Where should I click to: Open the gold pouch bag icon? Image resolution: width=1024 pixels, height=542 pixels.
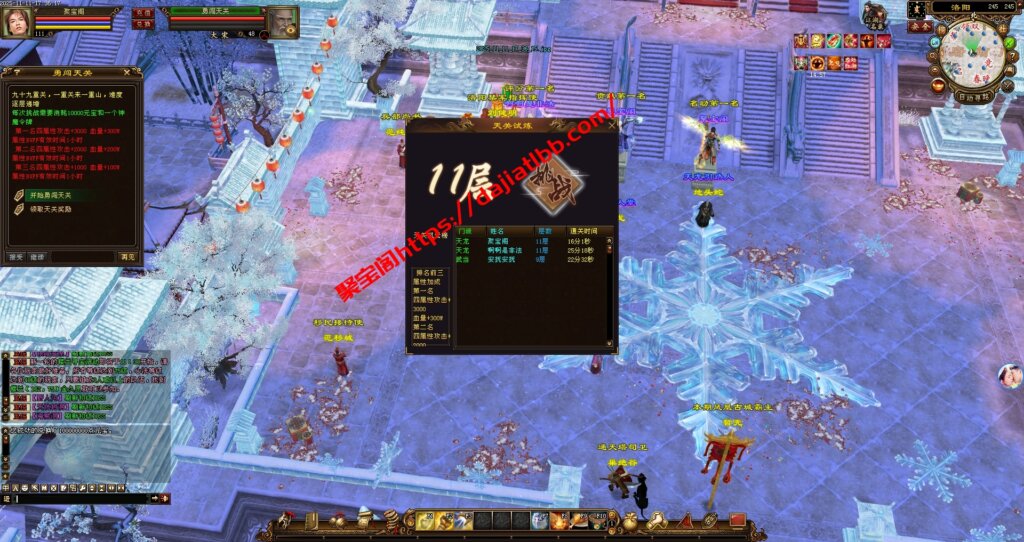(x=630, y=520)
